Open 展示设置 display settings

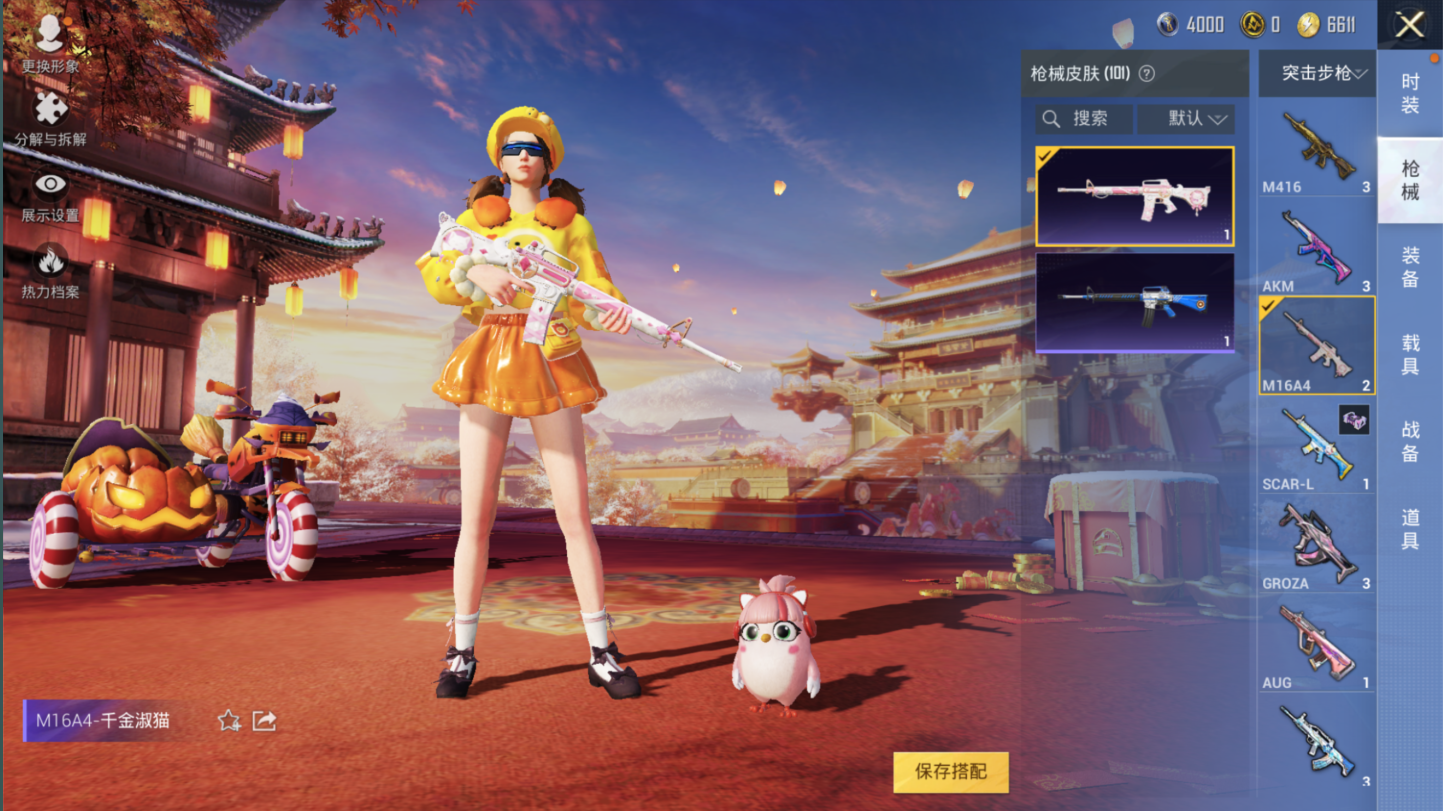(x=50, y=197)
